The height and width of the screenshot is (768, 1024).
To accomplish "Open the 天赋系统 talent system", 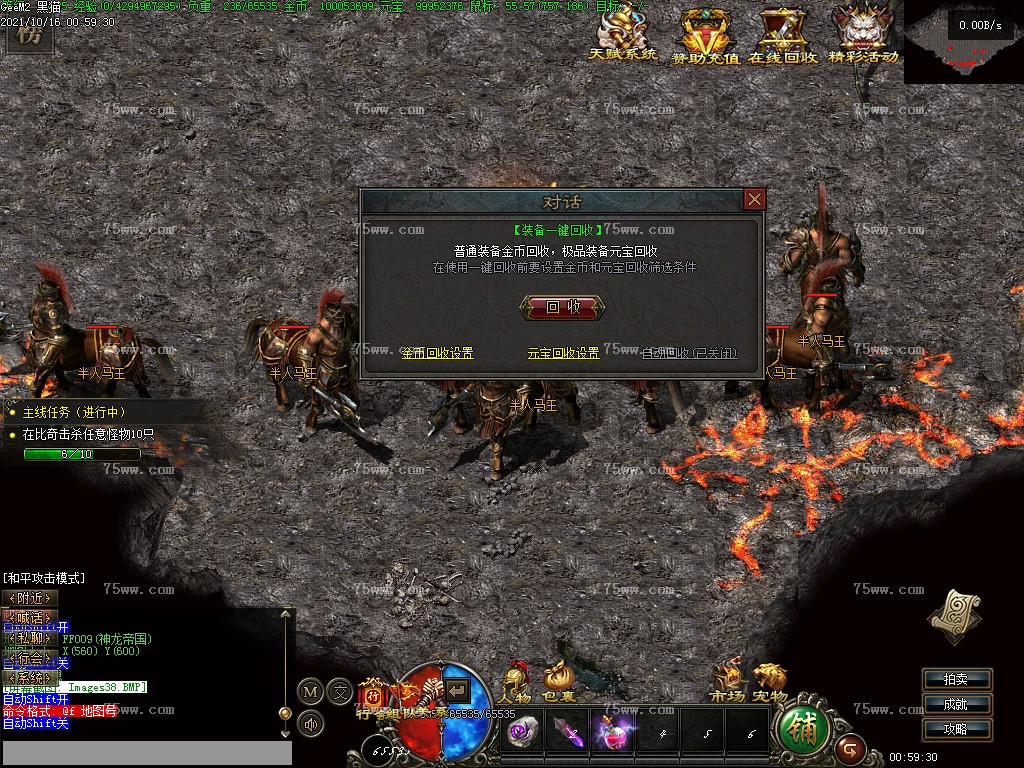I will pyautogui.click(x=623, y=34).
